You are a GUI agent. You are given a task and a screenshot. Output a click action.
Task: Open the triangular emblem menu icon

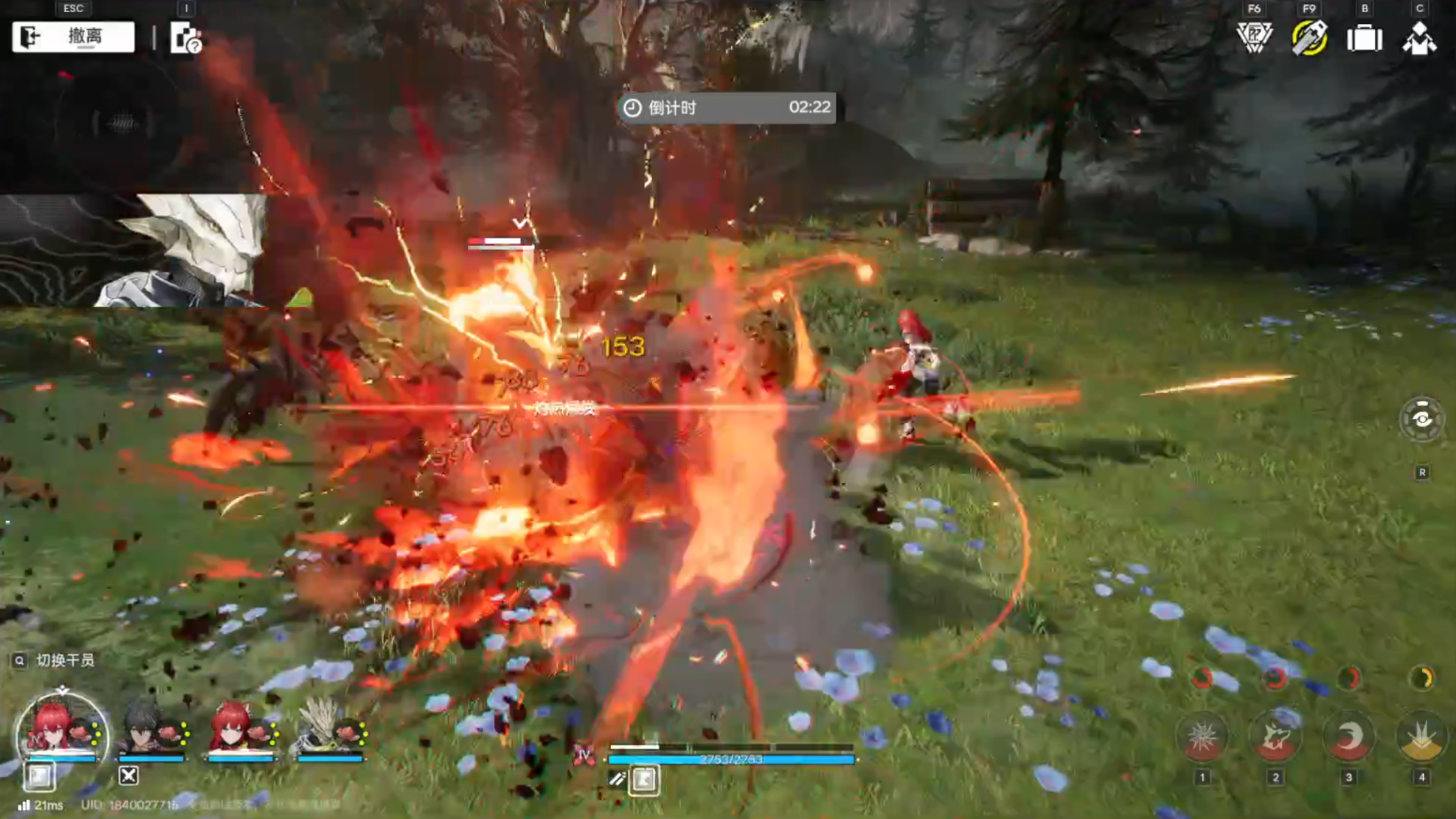coord(1254,38)
